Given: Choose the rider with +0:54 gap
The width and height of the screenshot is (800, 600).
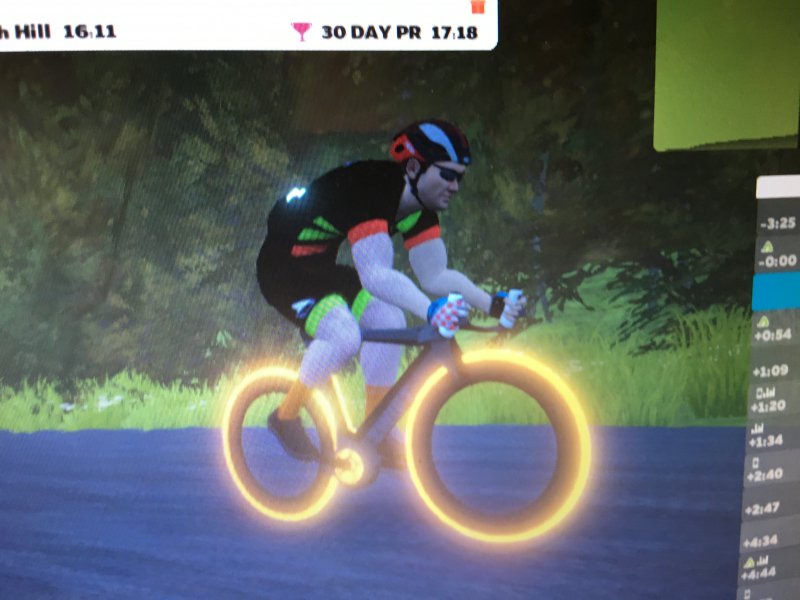Looking at the screenshot, I should pos(778,330).
